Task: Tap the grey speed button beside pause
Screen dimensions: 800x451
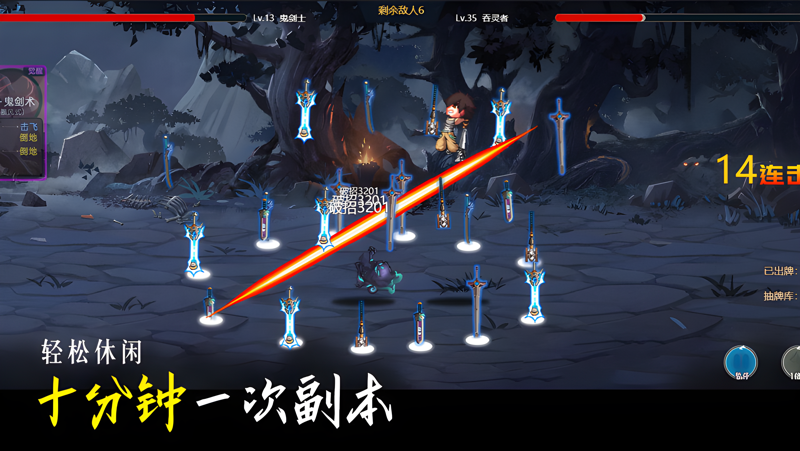Action: click(793, 362)
